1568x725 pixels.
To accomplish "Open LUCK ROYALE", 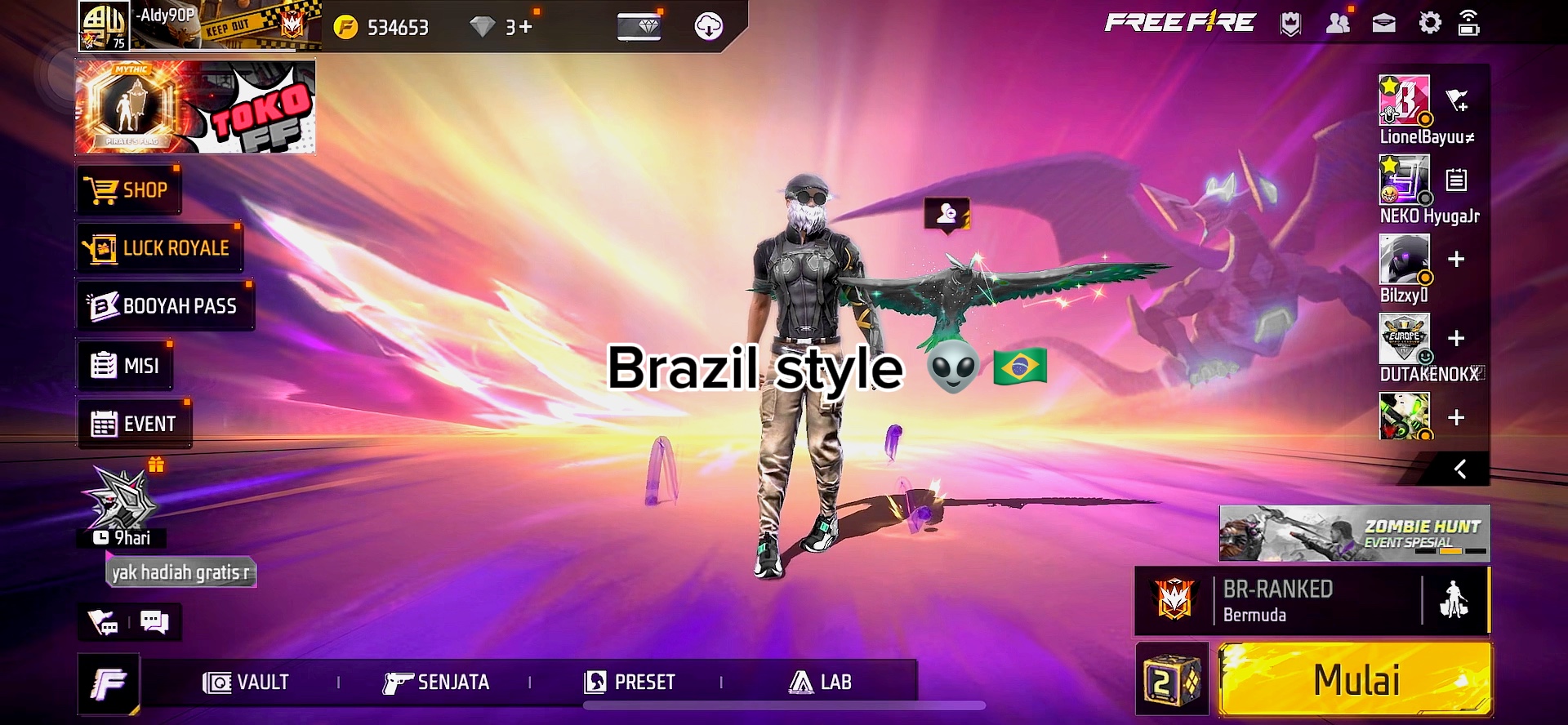I will tap(161, 248).
